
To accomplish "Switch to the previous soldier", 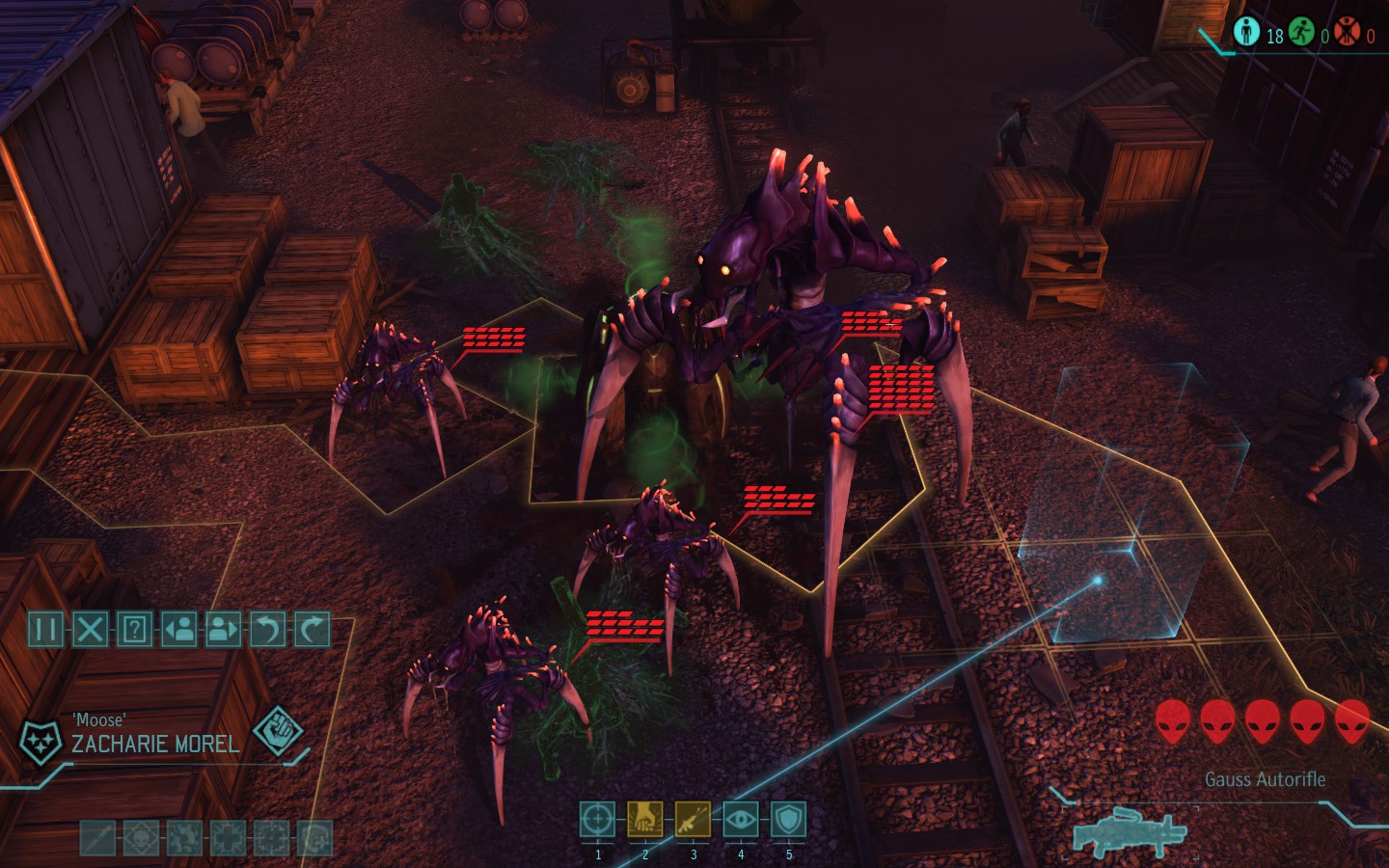I will click(x=181, y=628).
